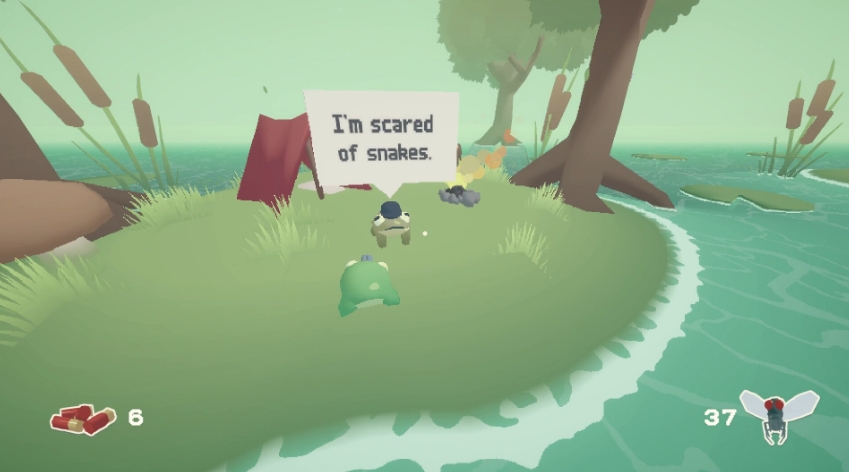This screenshot has height=472, width=849.
Task: Select the fly collectible icon
Action: (778, 414)
